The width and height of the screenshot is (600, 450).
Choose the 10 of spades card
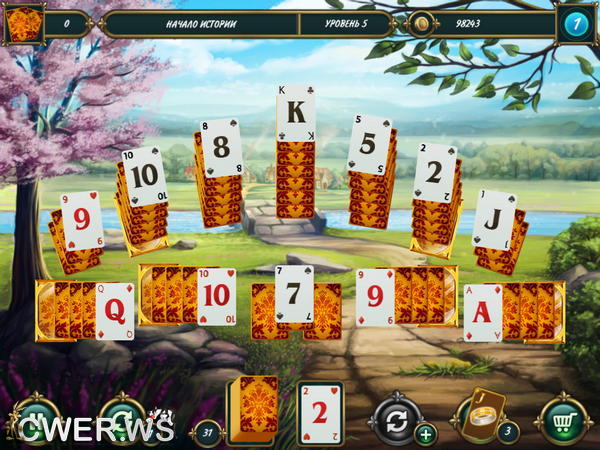(x=143, y=177)
